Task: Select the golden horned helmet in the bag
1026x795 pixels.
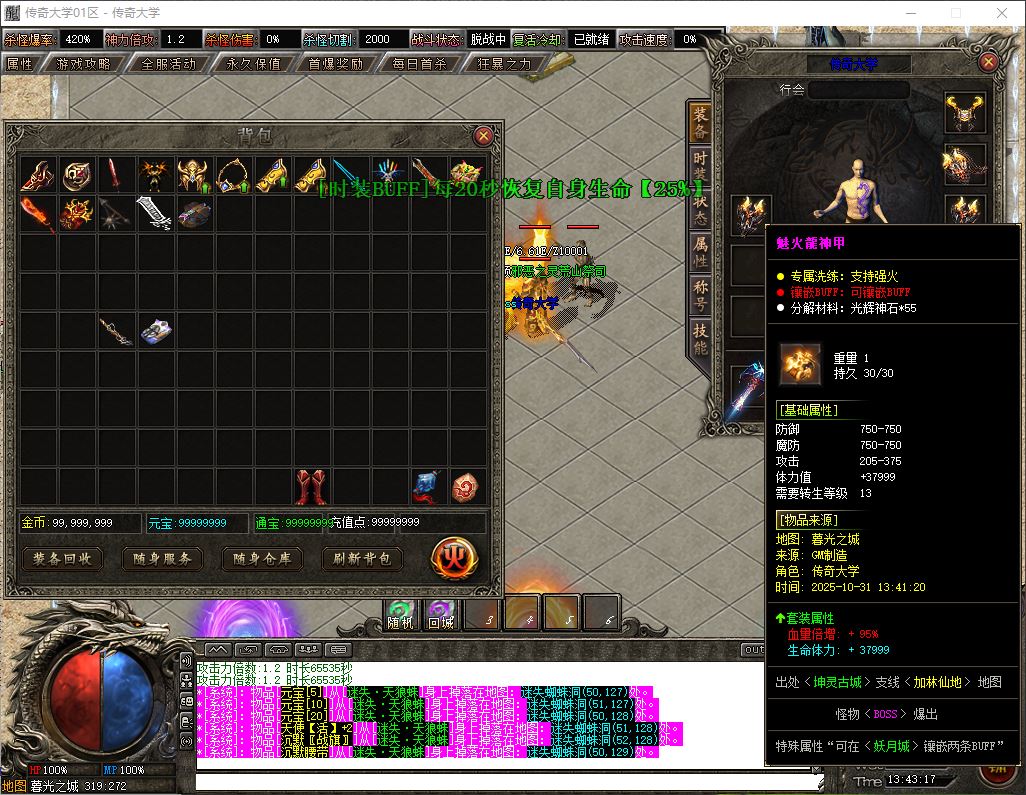Action: click(x=192, y=175)
